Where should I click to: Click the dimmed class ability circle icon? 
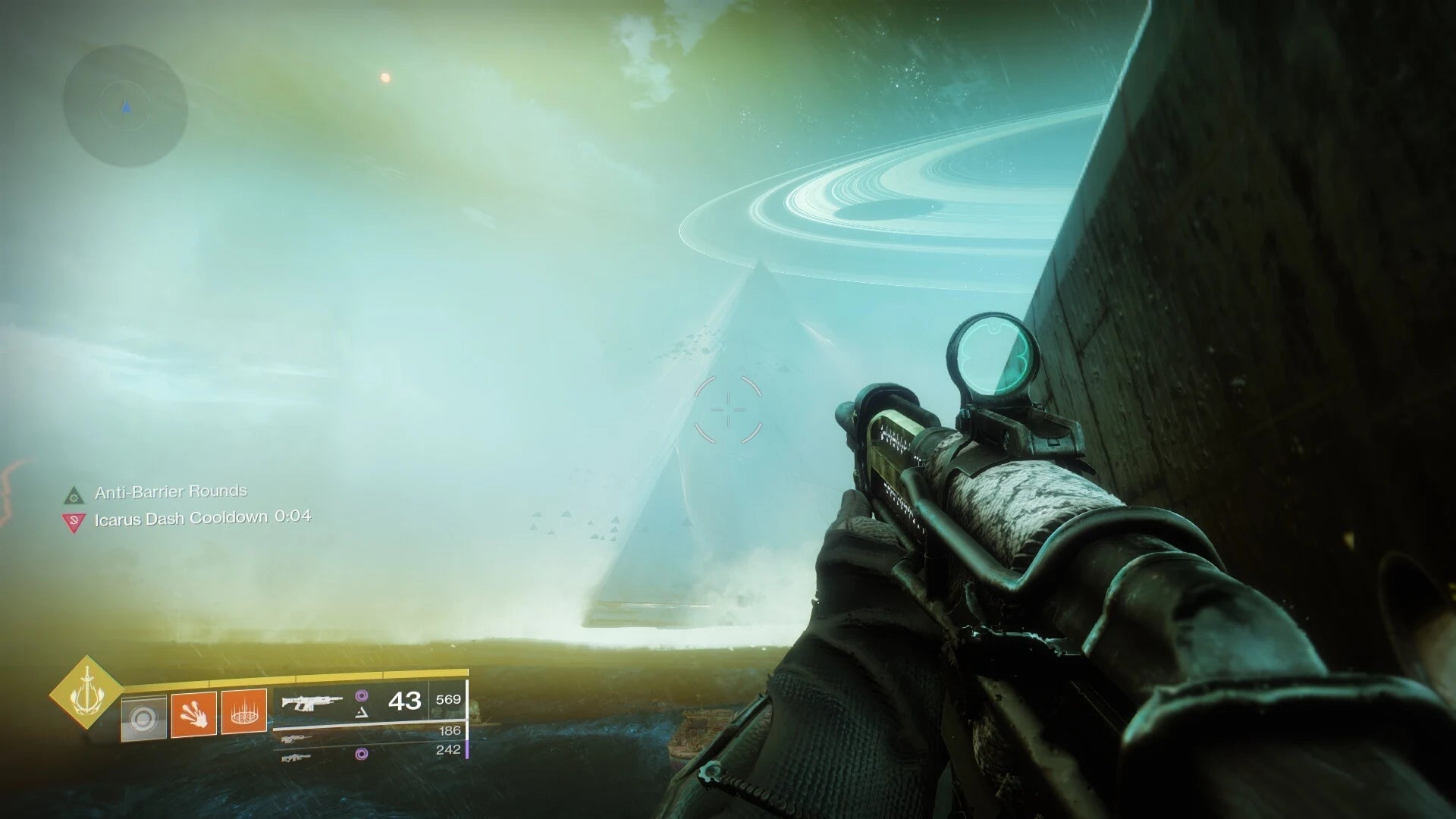[145, 717]
